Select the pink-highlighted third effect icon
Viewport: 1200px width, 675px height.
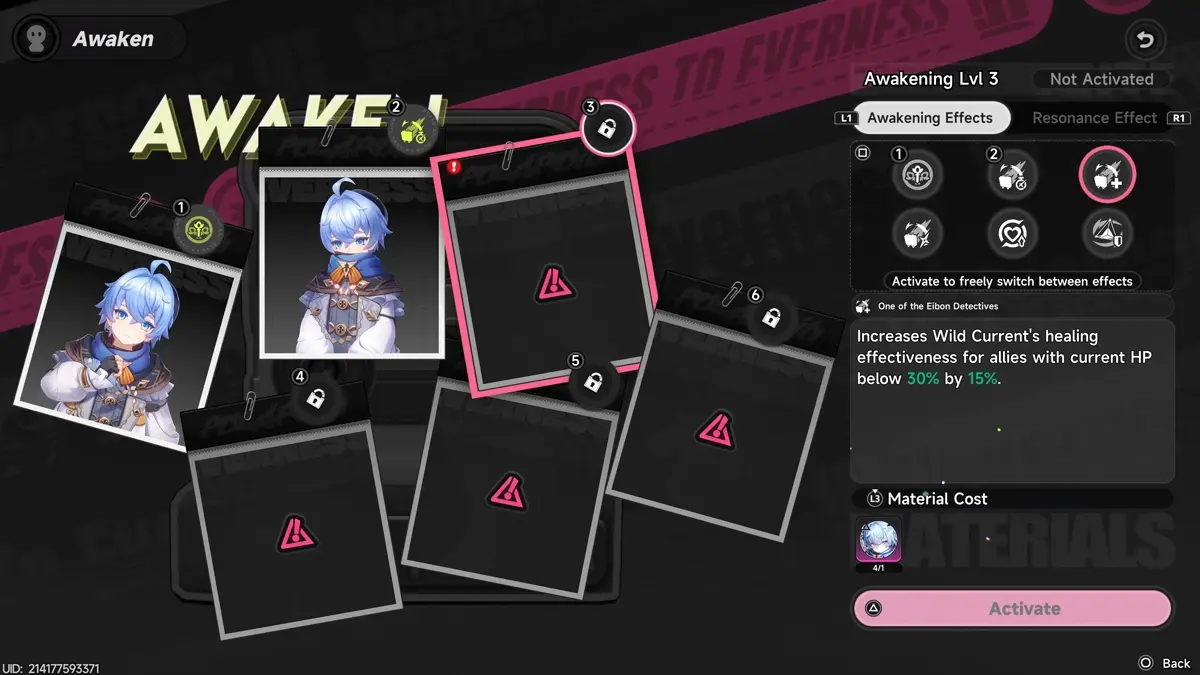pyautogui.click(x=1106, y=176)
